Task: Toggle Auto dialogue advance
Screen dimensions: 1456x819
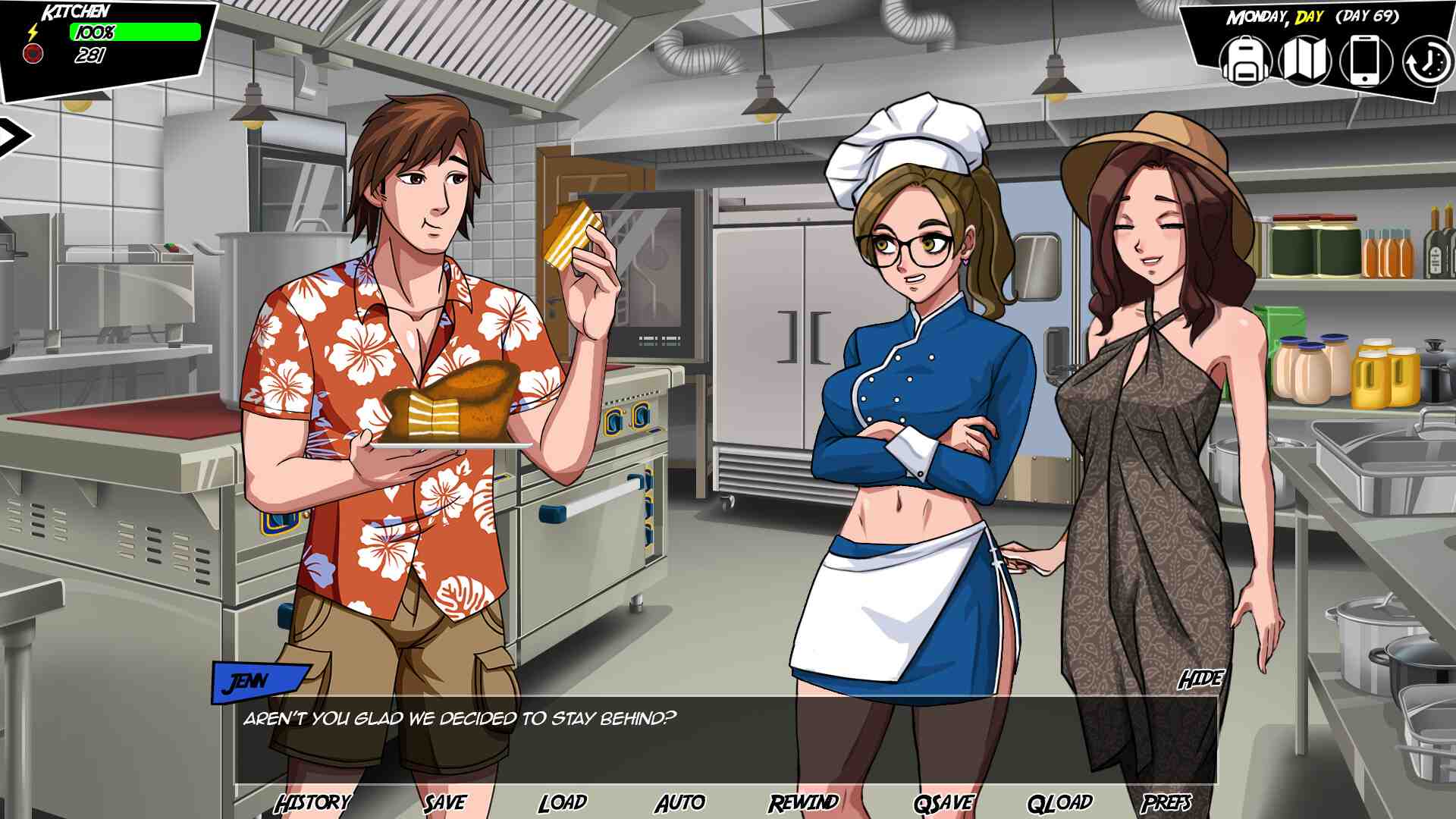Action: [x=679, y=802]
